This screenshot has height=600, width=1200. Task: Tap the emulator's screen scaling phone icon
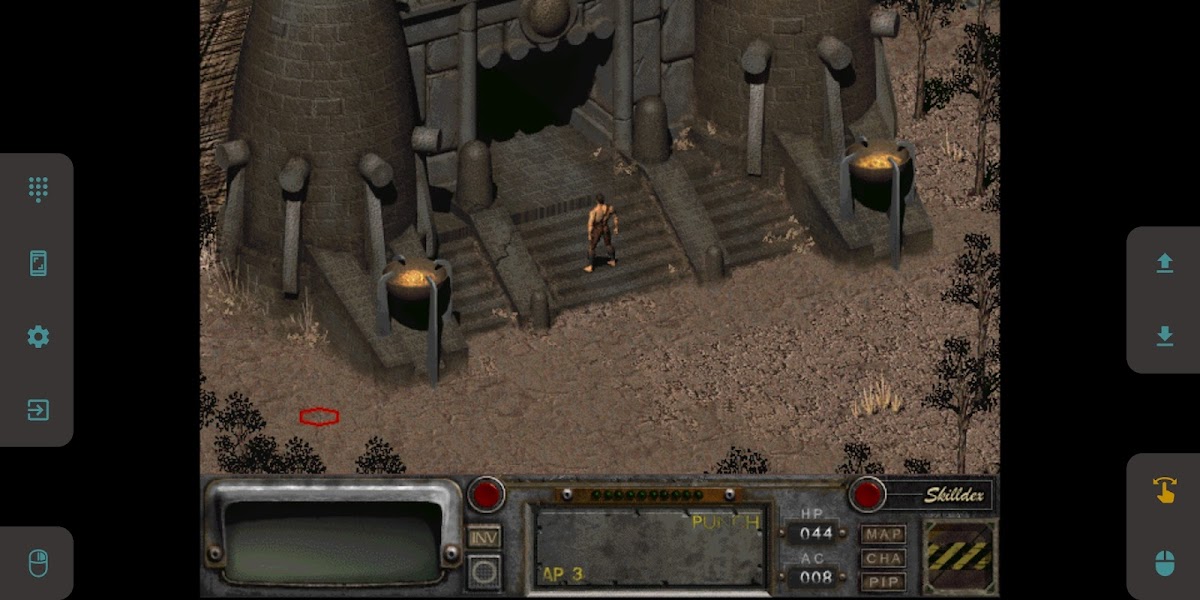click(38, 263)
